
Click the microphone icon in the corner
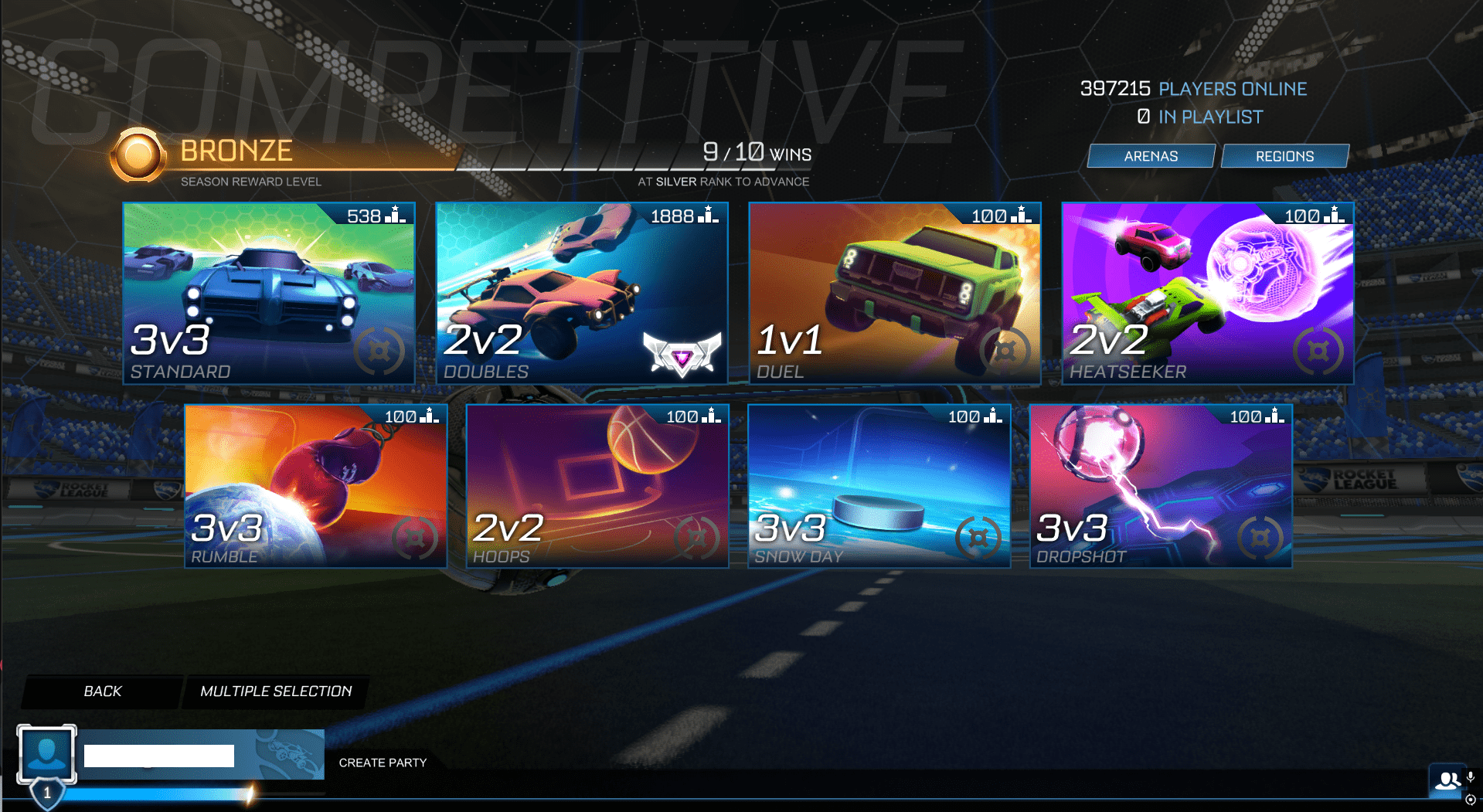coord(1471,777)
